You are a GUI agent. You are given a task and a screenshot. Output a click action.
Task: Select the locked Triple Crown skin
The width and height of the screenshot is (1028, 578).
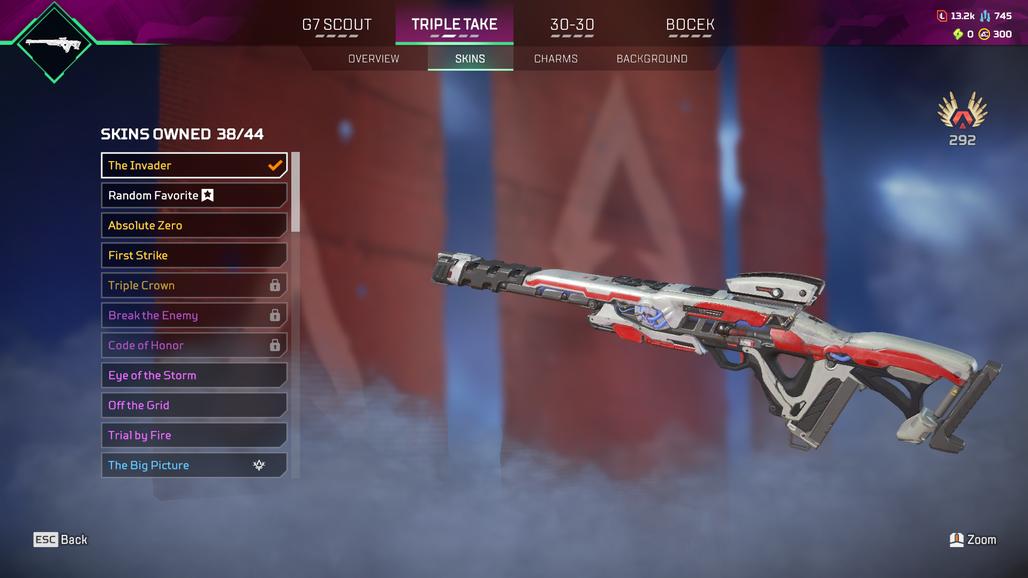click(x=194, y=285)
